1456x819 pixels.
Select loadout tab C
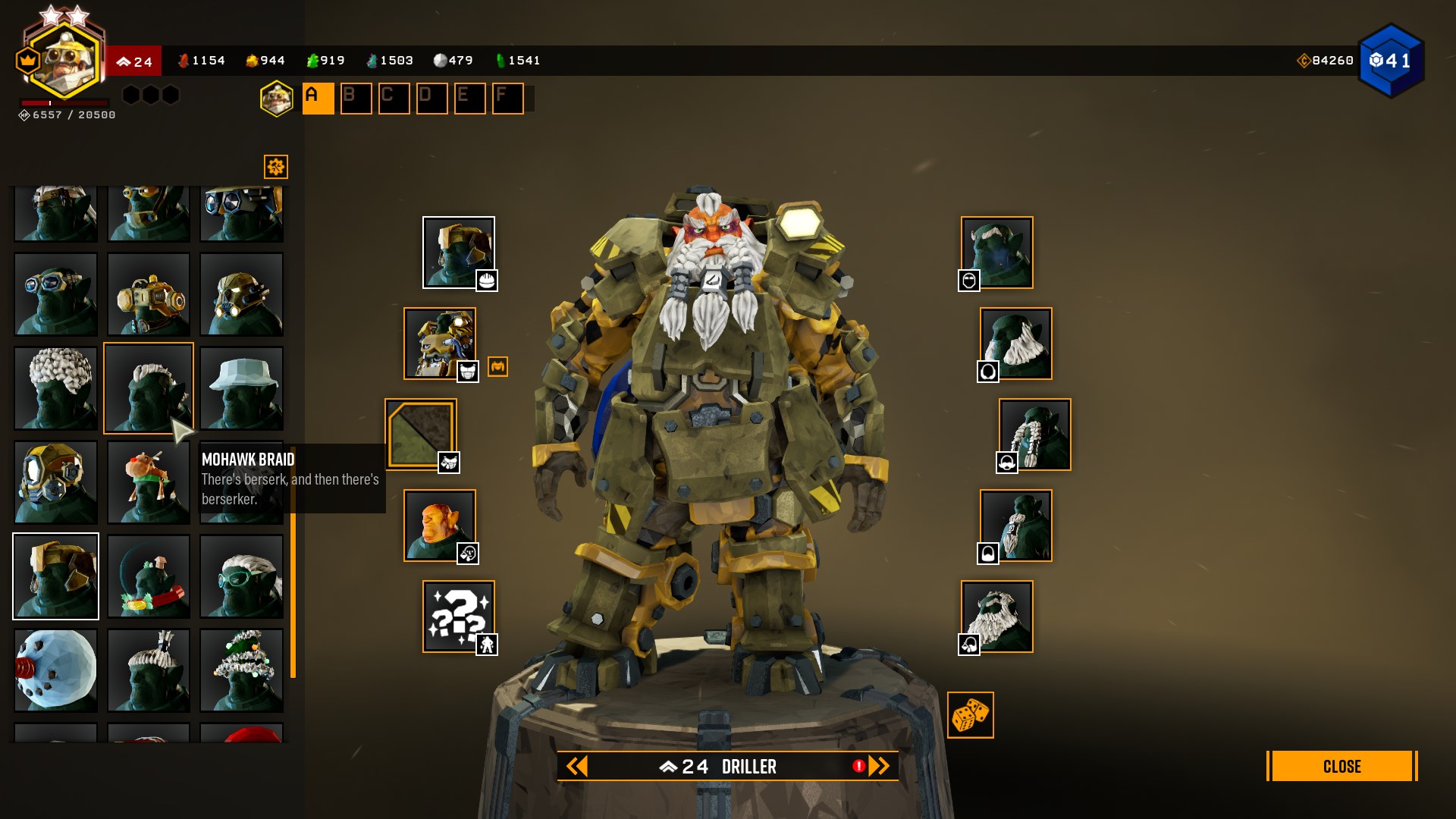coord(394,99)
